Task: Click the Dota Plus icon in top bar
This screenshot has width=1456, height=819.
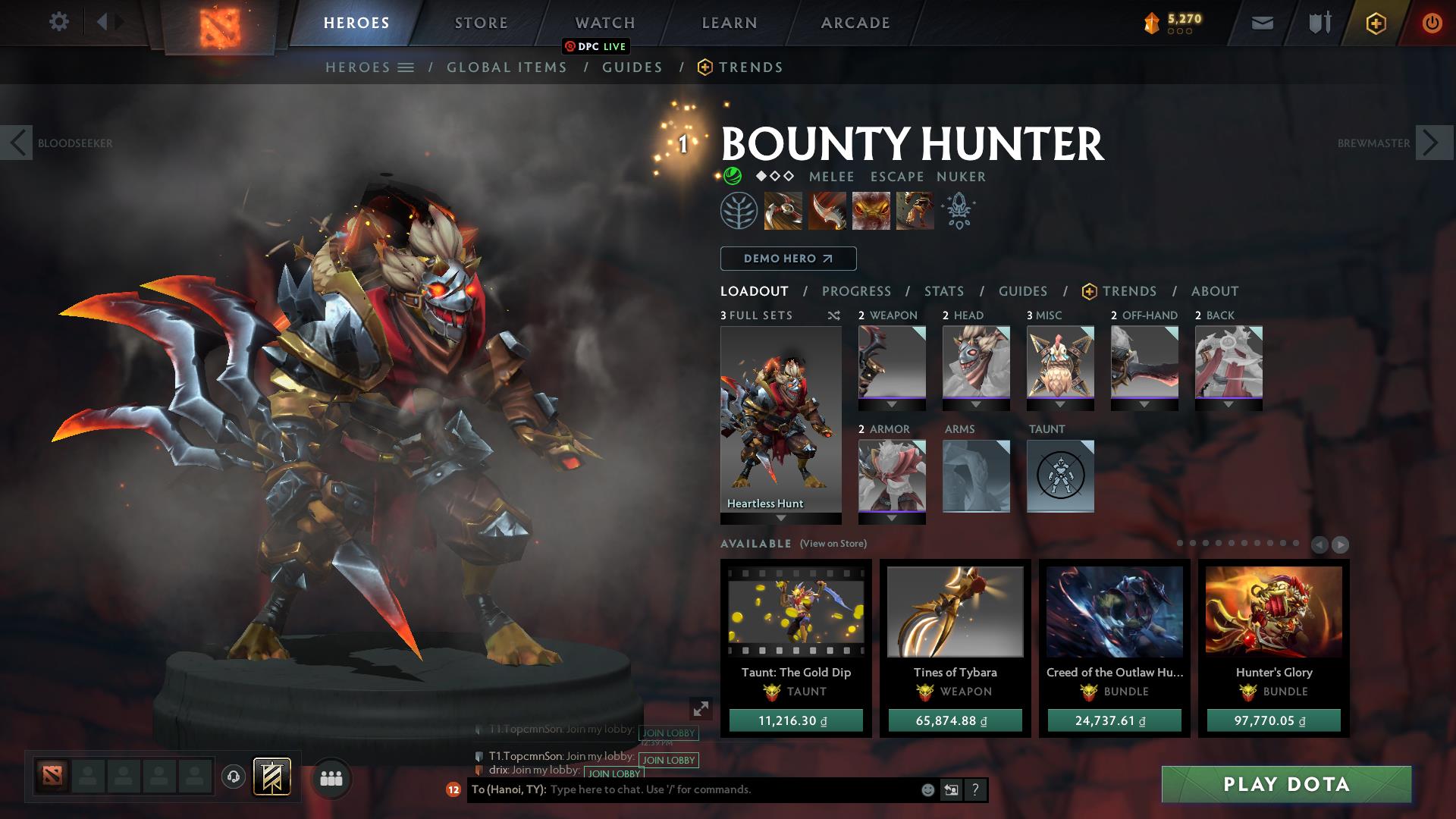Action: coord(1375,23)
